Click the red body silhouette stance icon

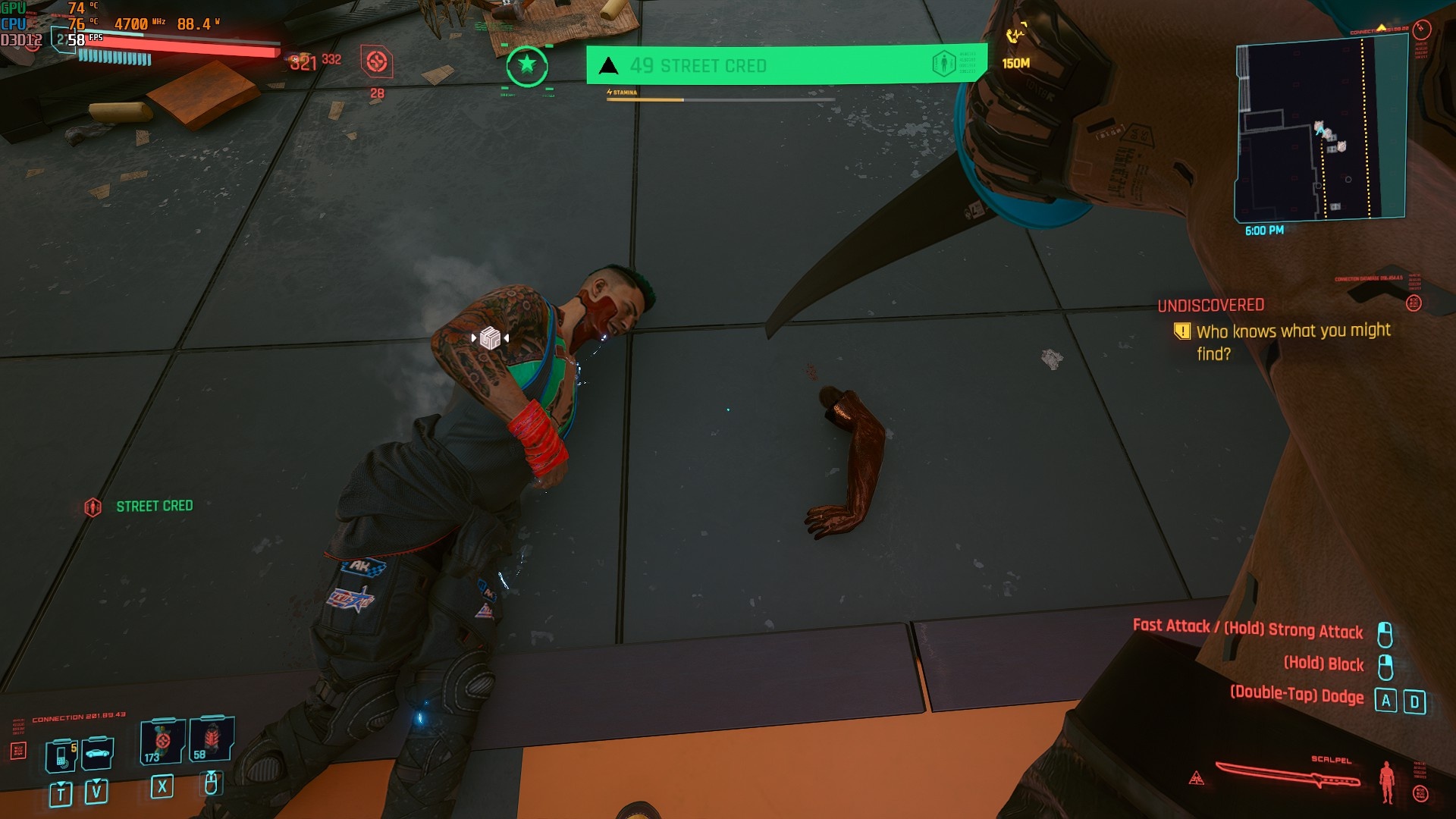tap(1387, 782)
